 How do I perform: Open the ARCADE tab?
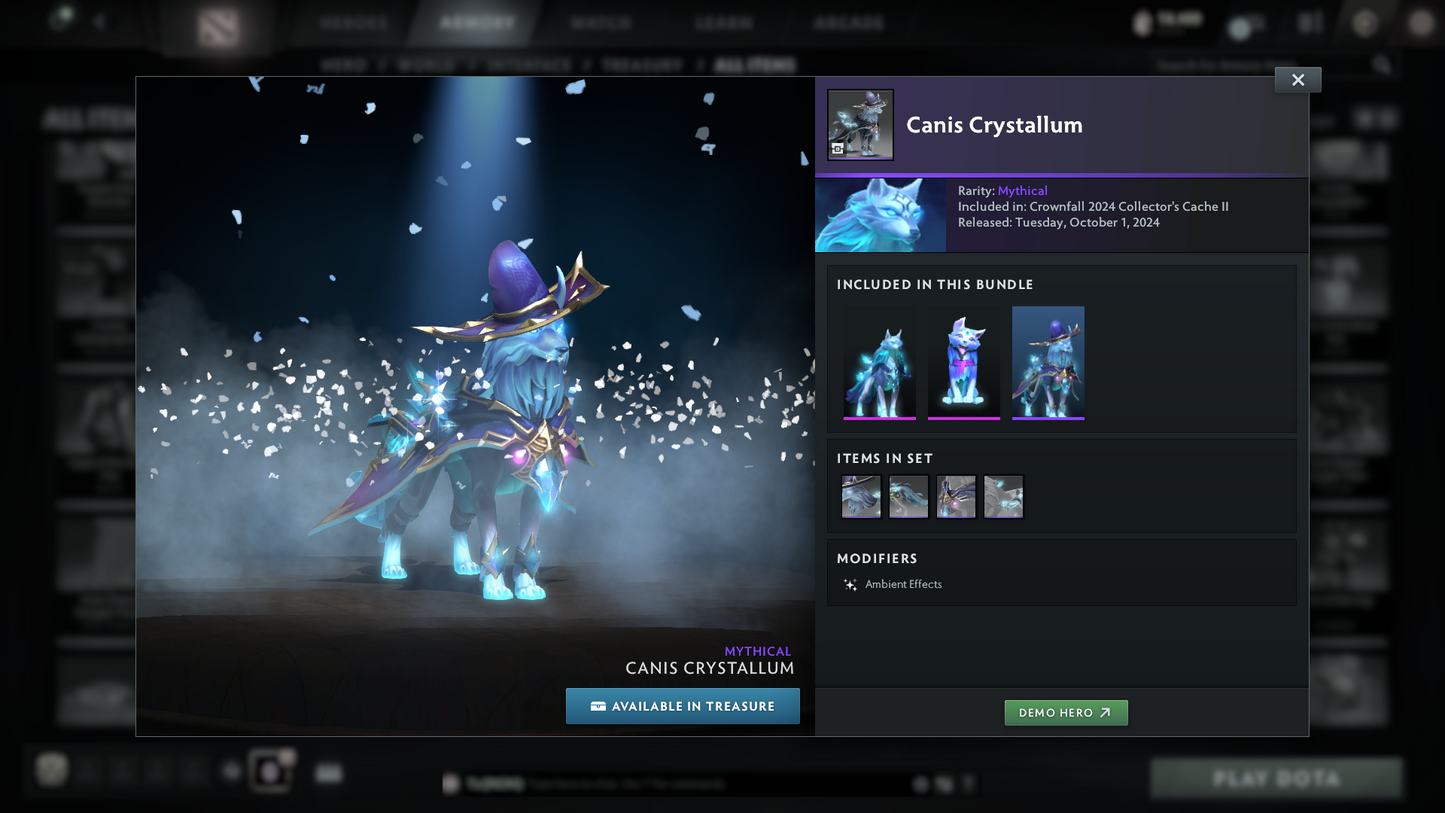(x=848, y=21)
